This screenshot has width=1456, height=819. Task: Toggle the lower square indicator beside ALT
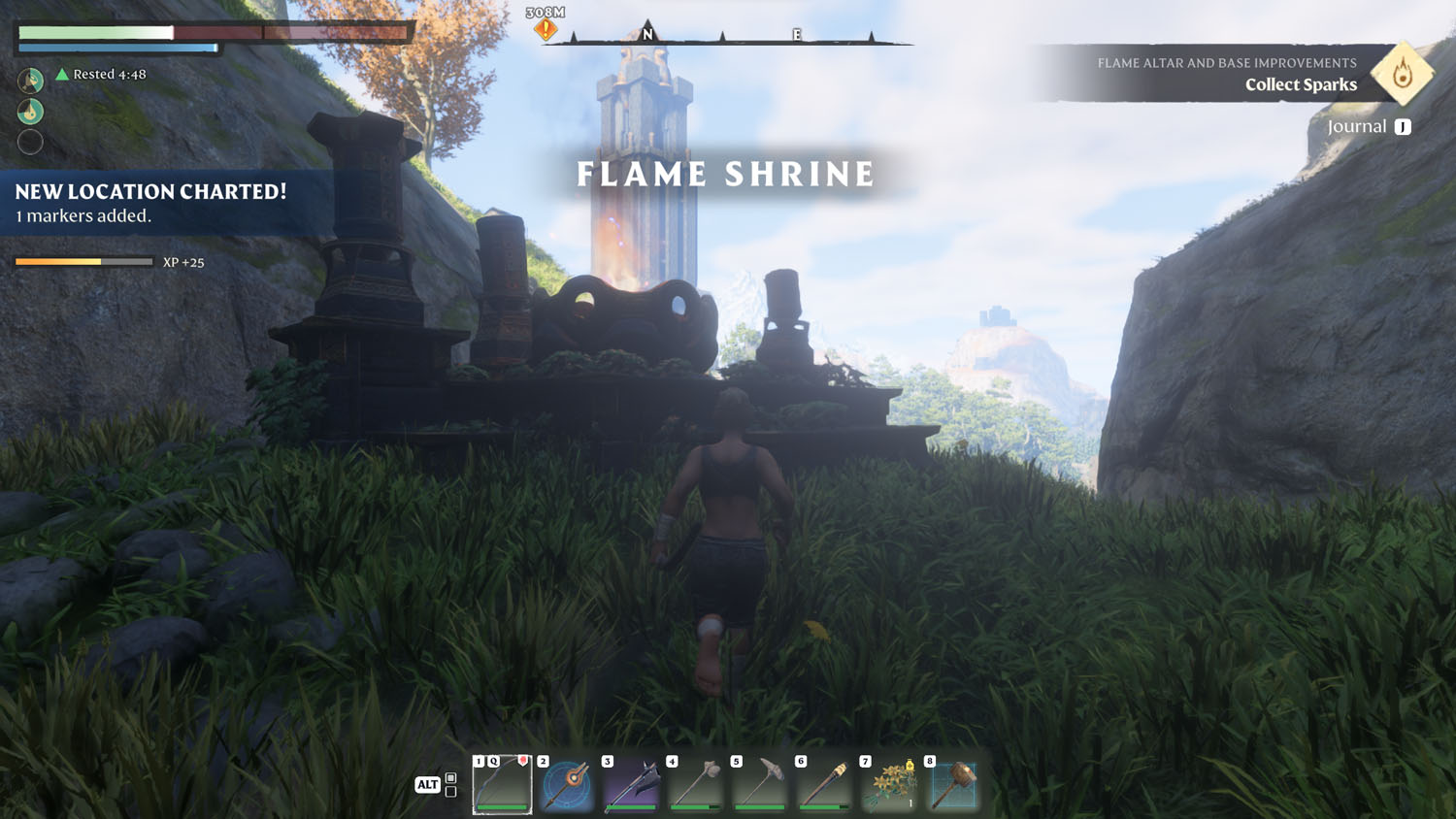(450, 791)
